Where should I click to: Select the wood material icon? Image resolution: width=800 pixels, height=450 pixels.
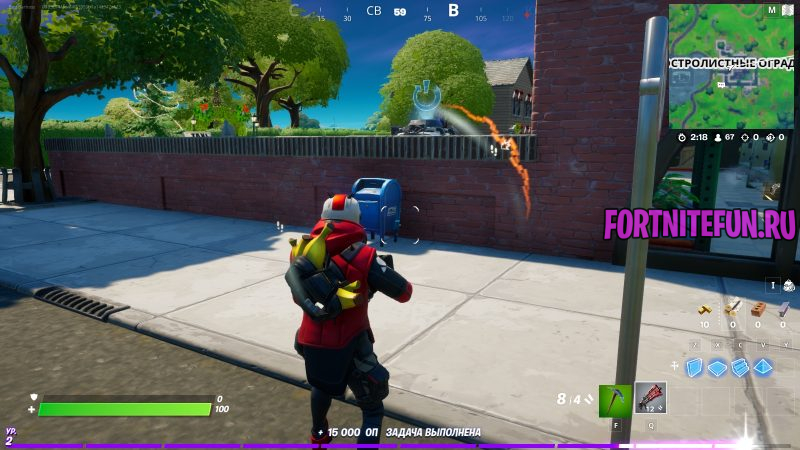733,309
